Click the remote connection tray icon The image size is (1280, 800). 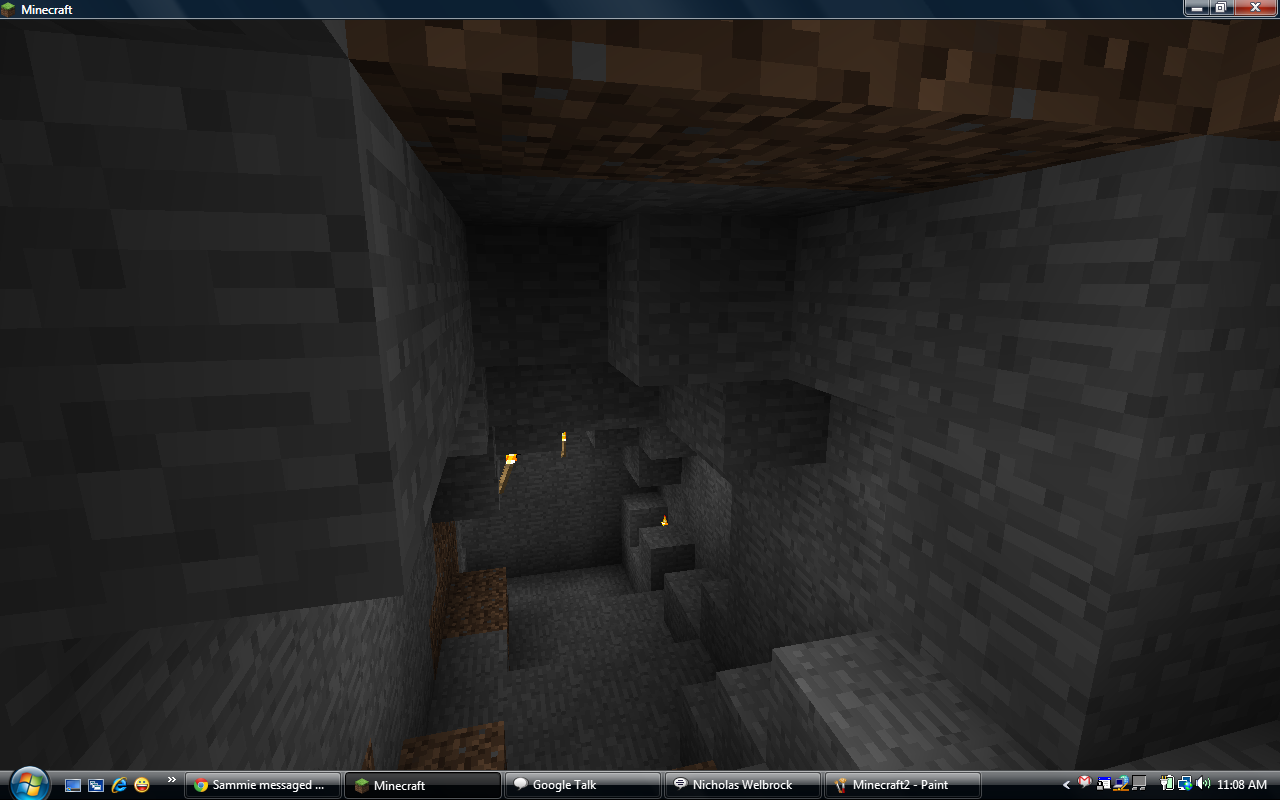1103,784
